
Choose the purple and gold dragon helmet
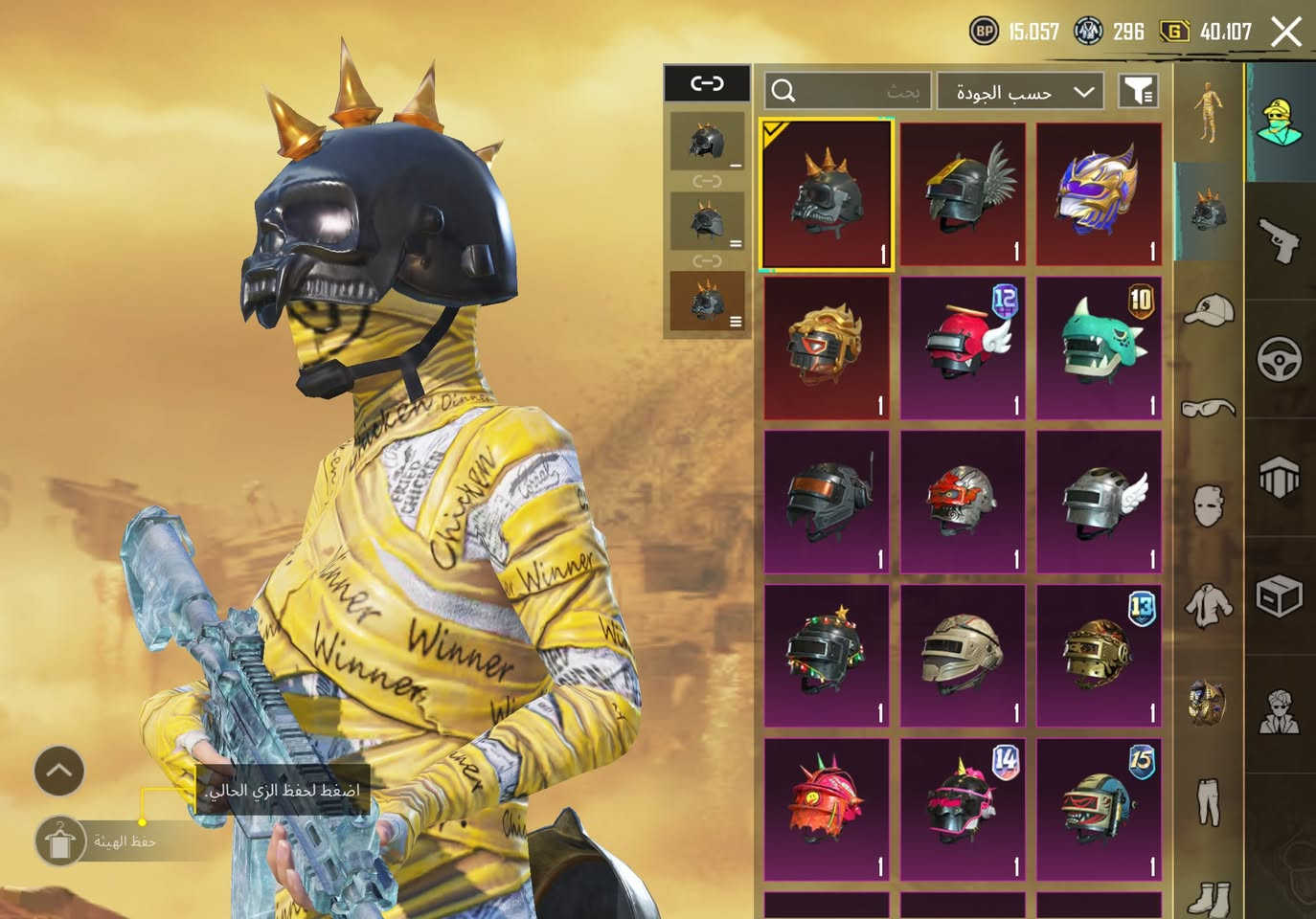(x=1099, y=194)
